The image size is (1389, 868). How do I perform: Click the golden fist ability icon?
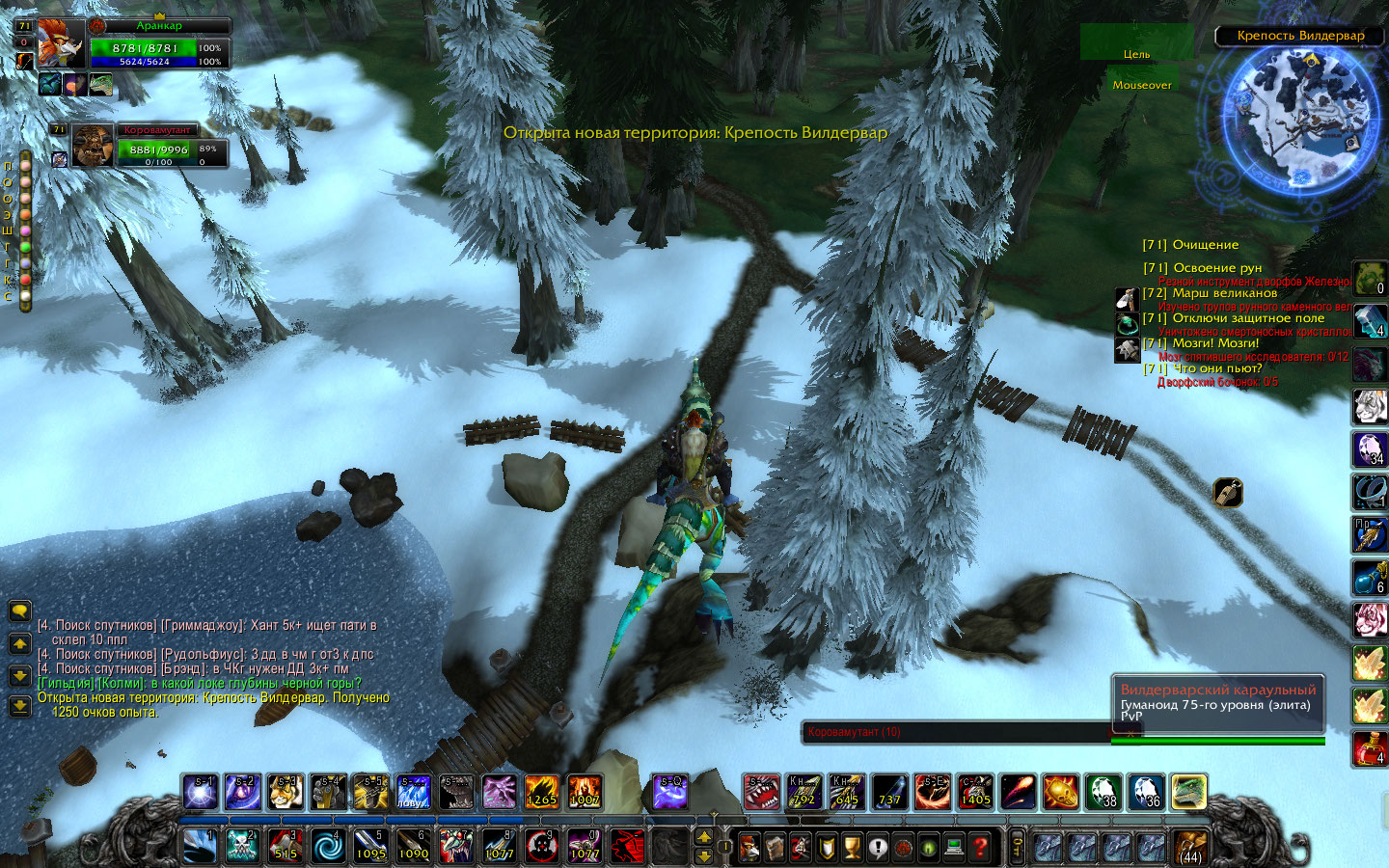tap(370, 793)
